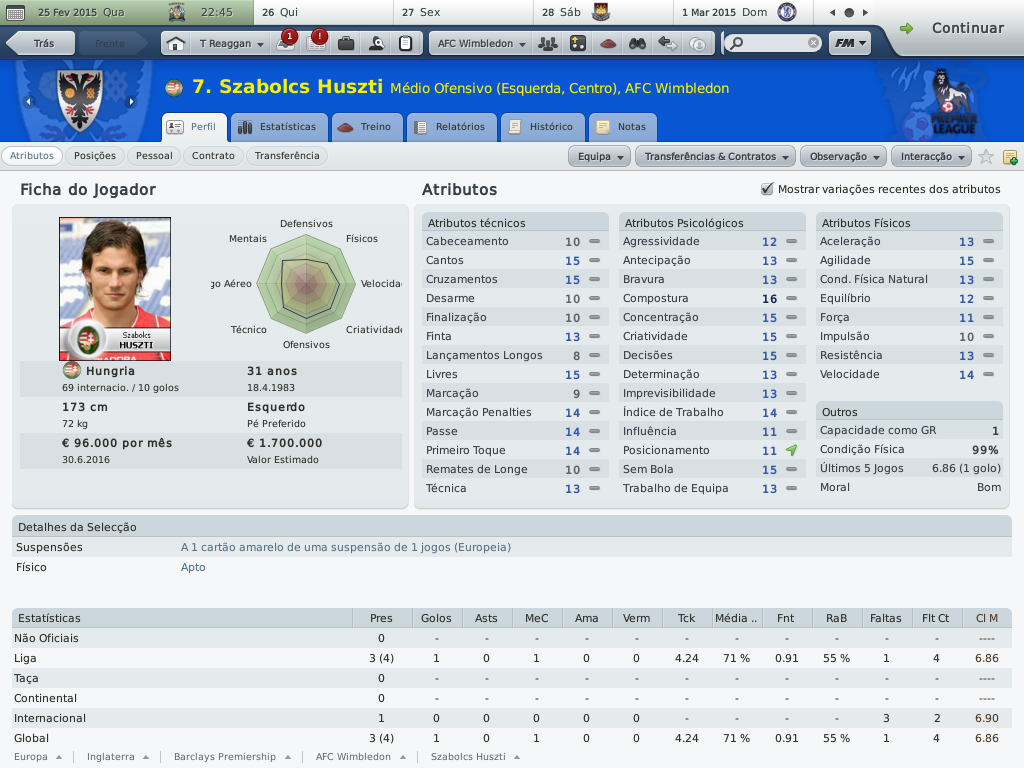Show the Transferência sub-tab
Screen dimensions: 1024x768
click(287, 156)
